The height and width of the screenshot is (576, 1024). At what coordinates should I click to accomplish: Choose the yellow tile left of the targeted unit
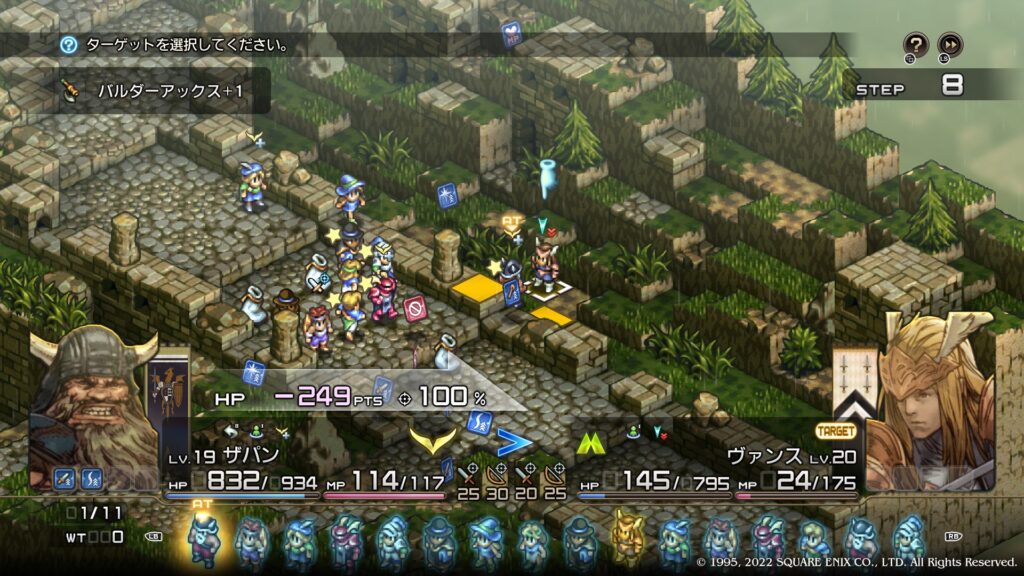click(x=476, y=289)
